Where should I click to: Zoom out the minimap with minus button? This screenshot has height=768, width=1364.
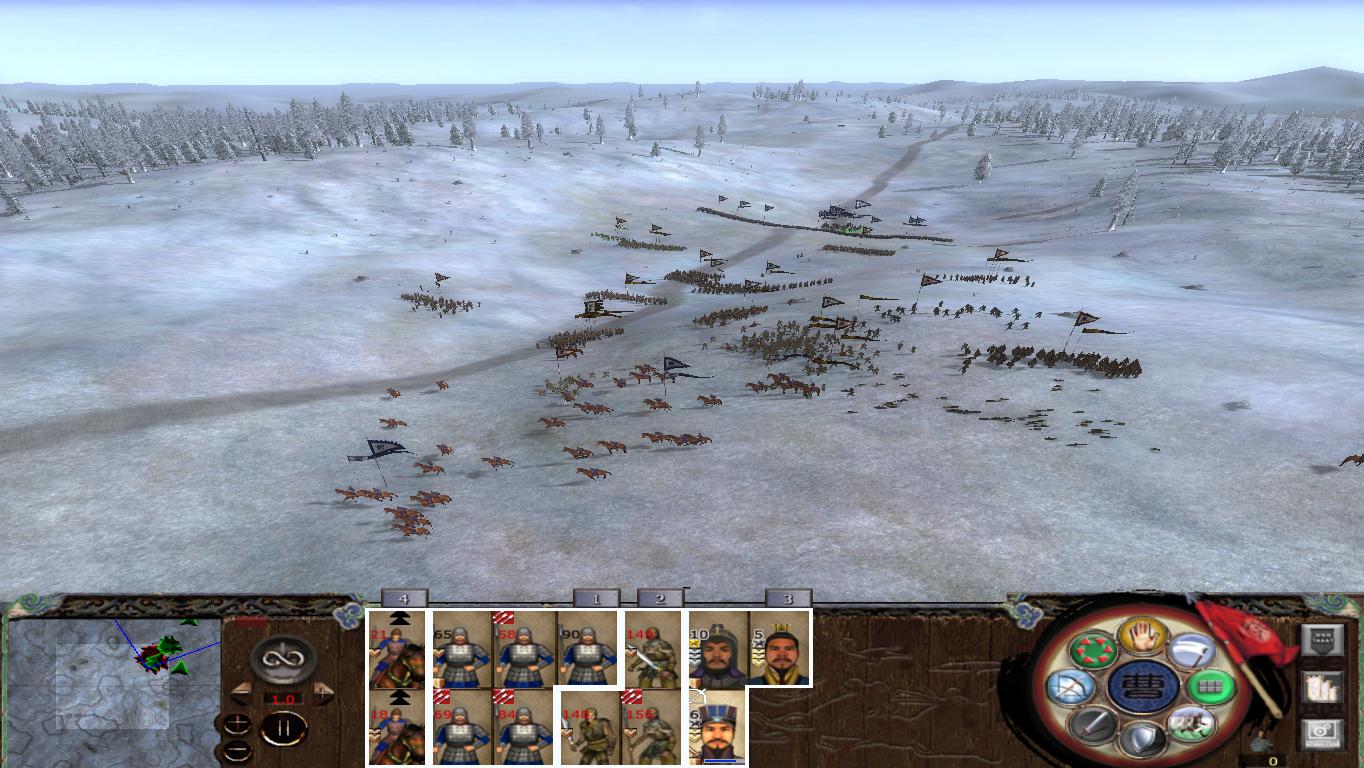coord(235,751)
